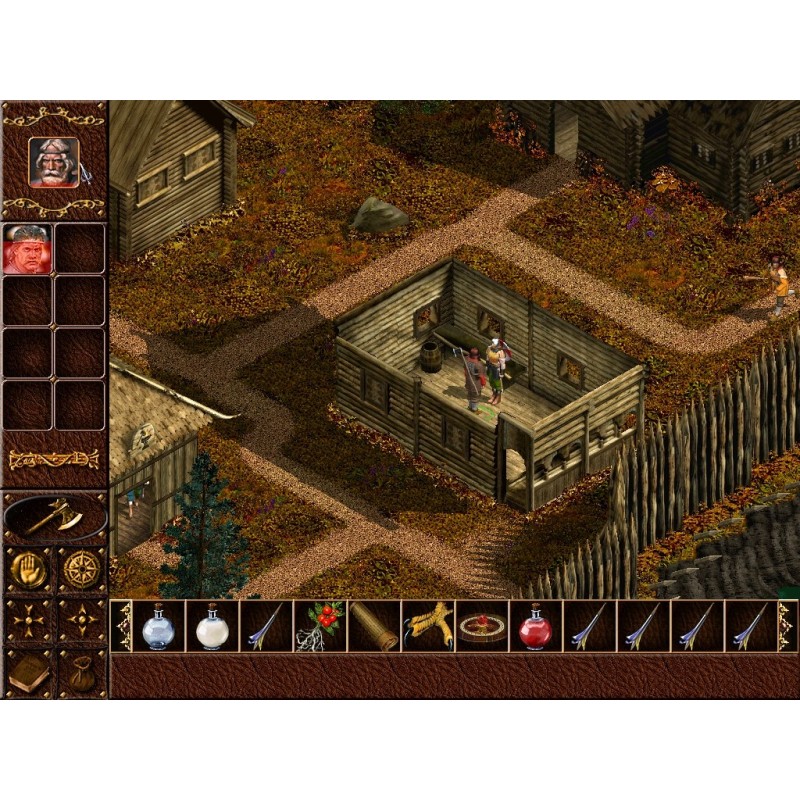
Task: Open the map with the compass rose icon
Action: pos(81,568)
